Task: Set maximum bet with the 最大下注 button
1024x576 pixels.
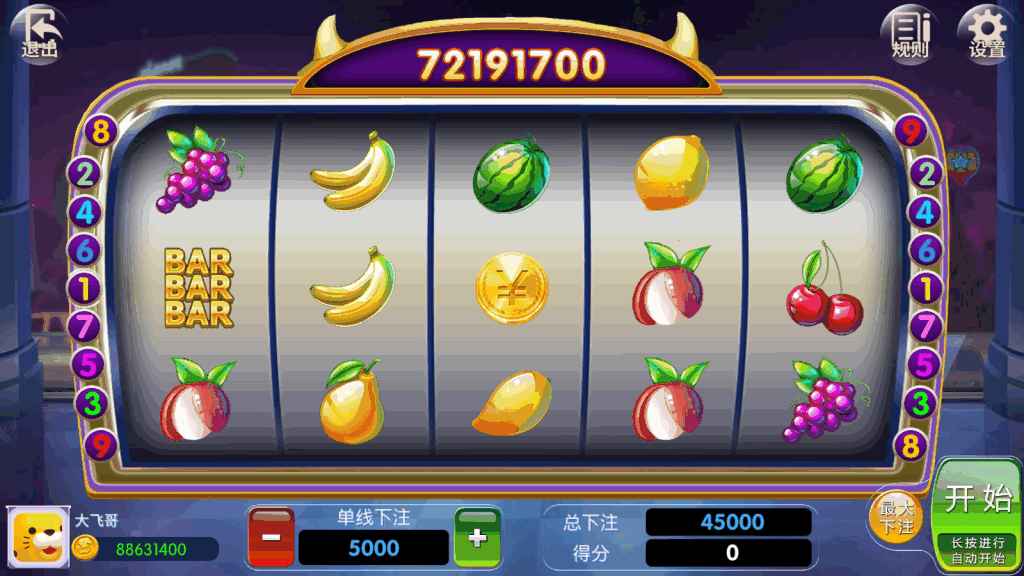Action: (896, 517)
